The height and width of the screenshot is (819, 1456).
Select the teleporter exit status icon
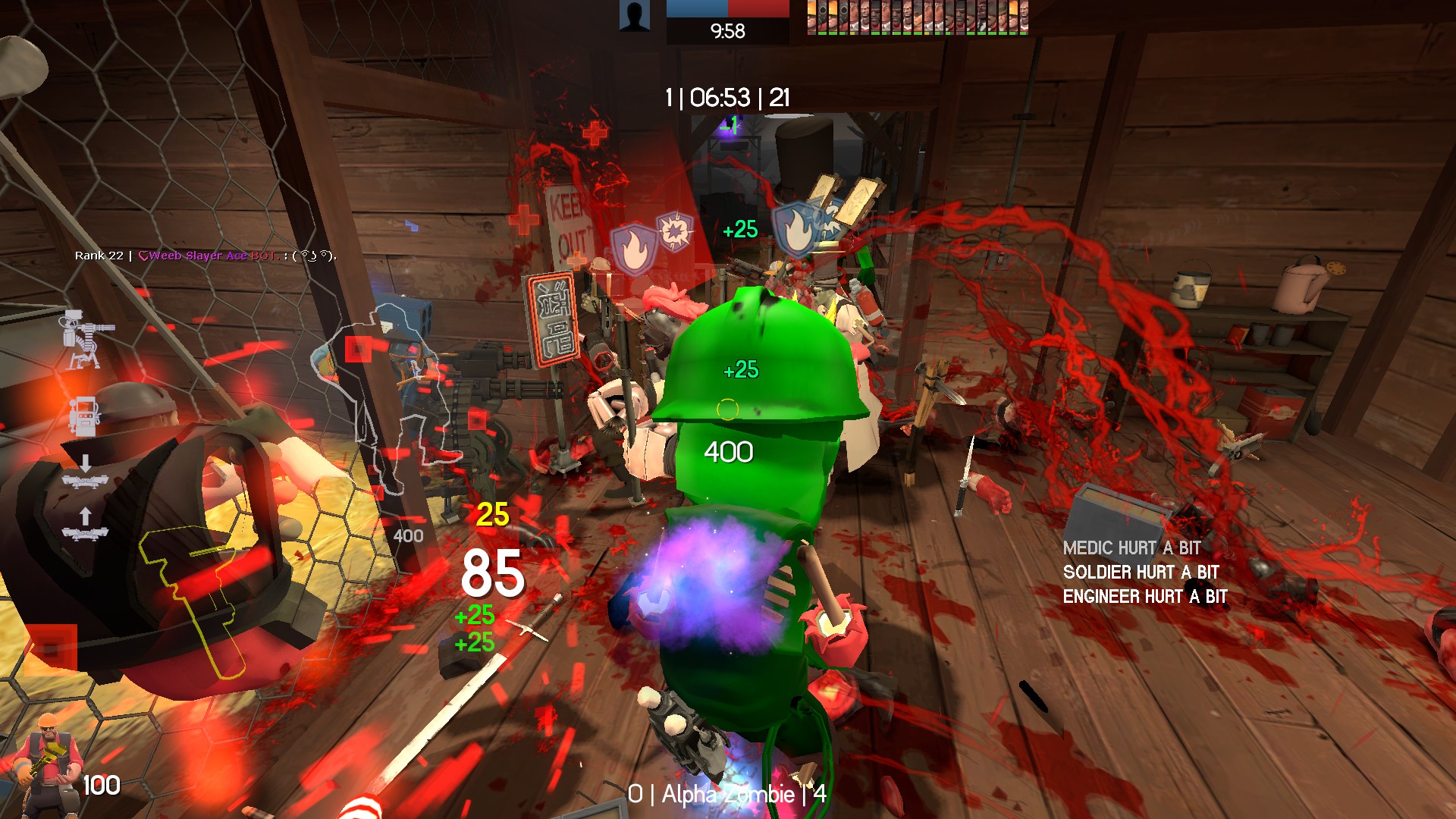(x=85, y=525)
